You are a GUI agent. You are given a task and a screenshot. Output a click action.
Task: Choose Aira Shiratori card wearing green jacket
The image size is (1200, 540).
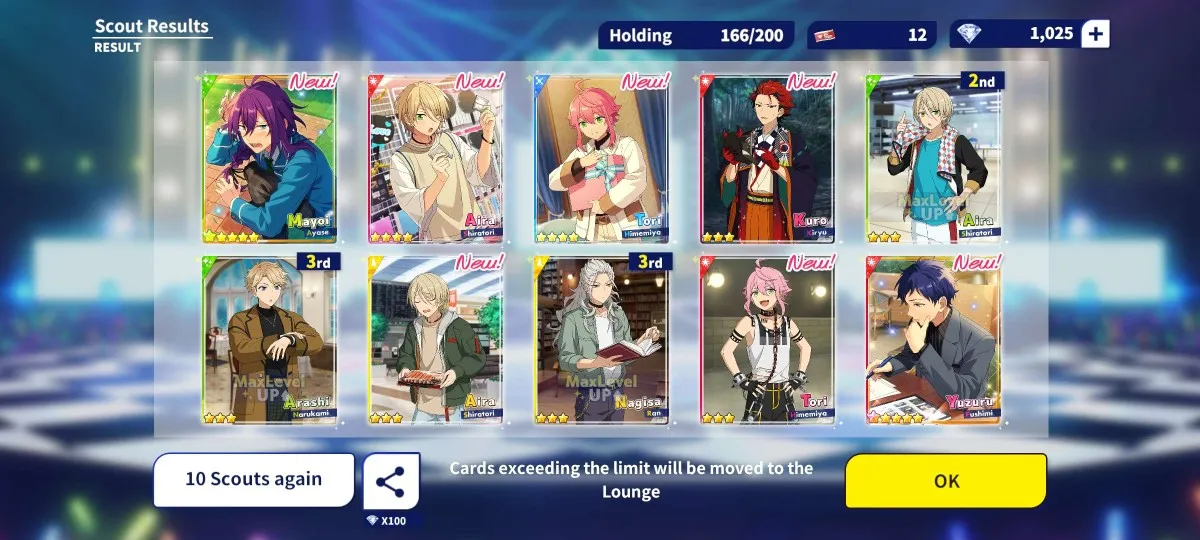tap(436, 338)
